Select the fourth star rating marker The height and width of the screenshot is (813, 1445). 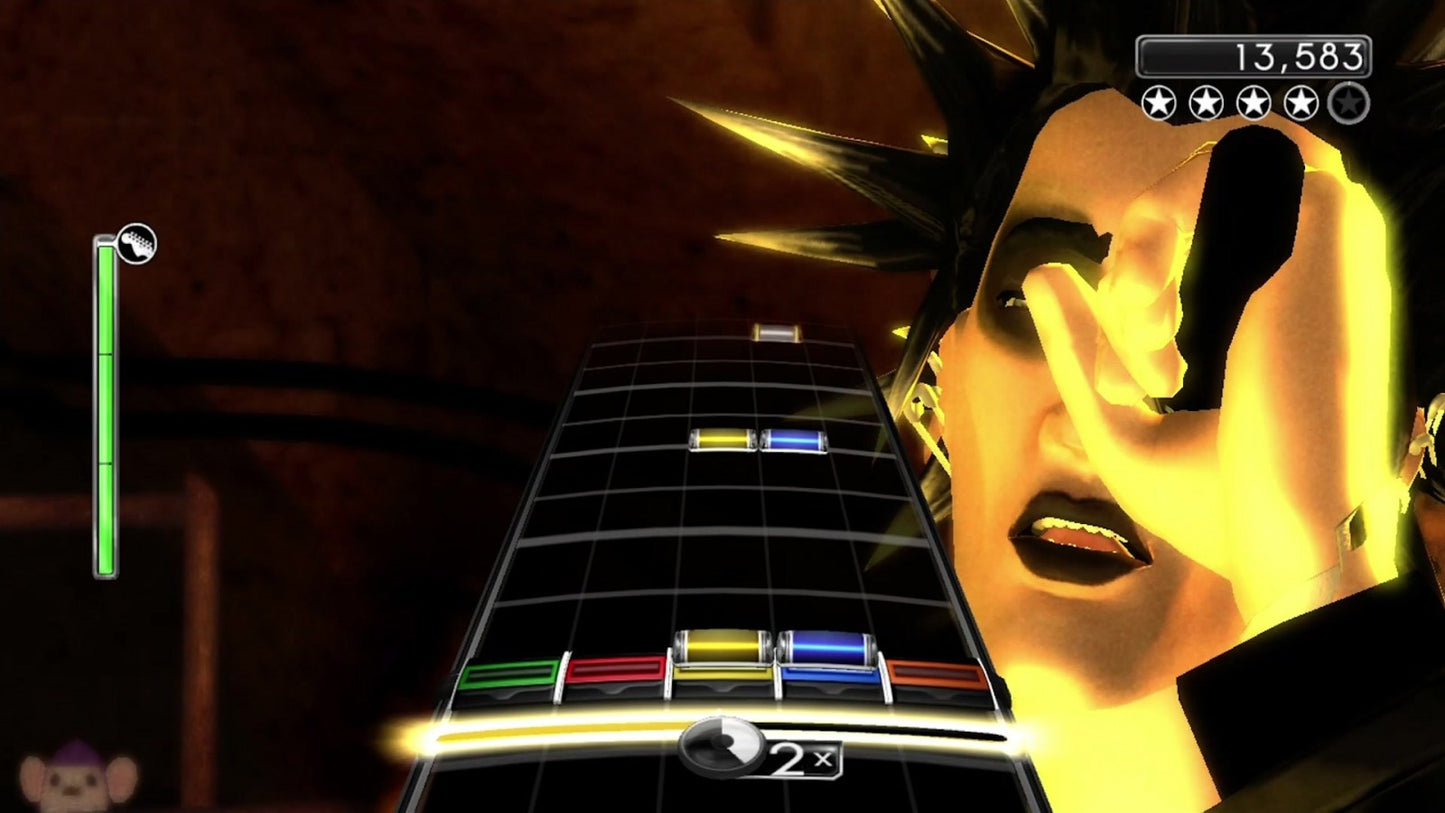[1302, 103]
